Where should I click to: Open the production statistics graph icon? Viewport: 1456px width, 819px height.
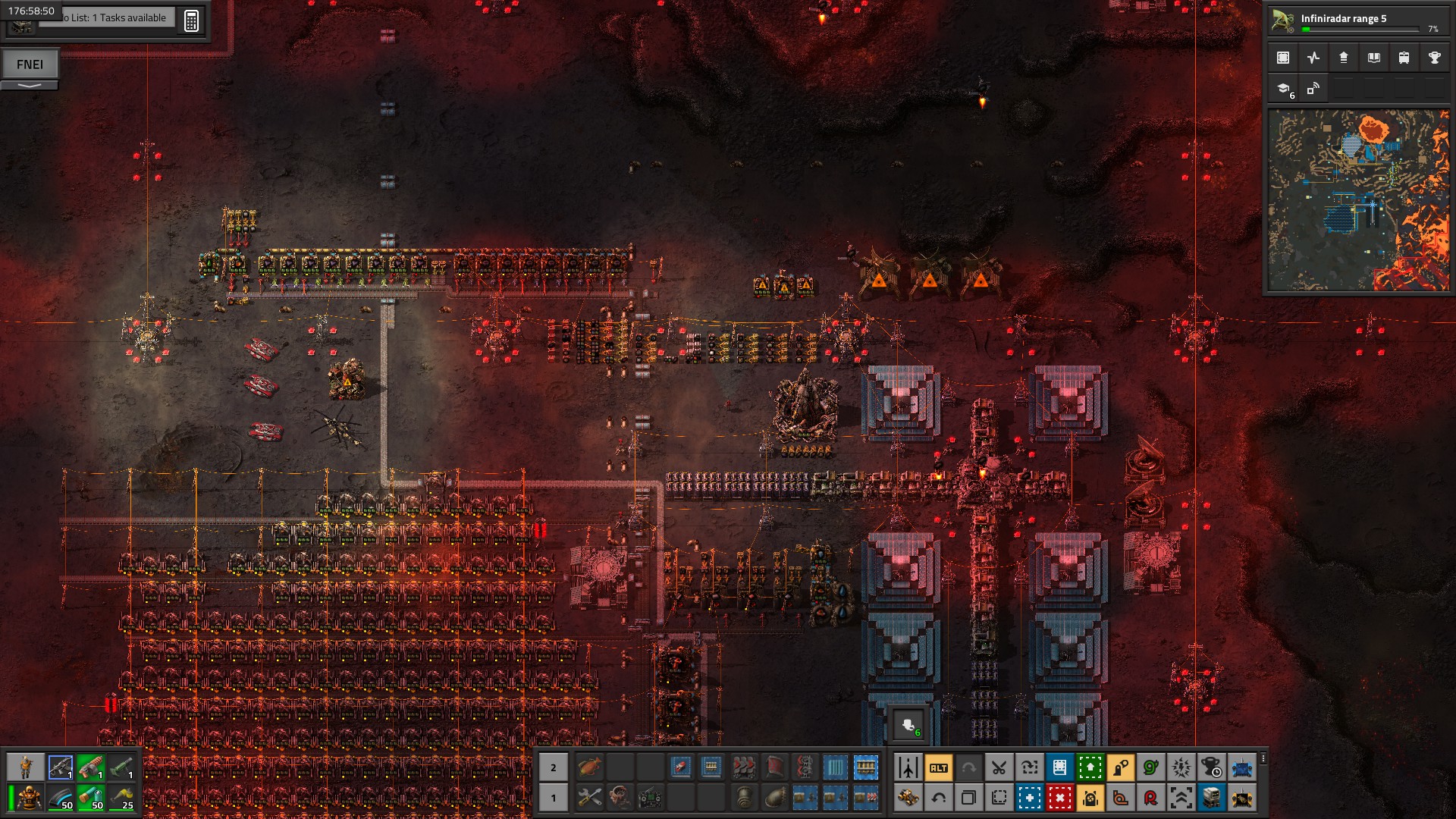point(1313,58)
